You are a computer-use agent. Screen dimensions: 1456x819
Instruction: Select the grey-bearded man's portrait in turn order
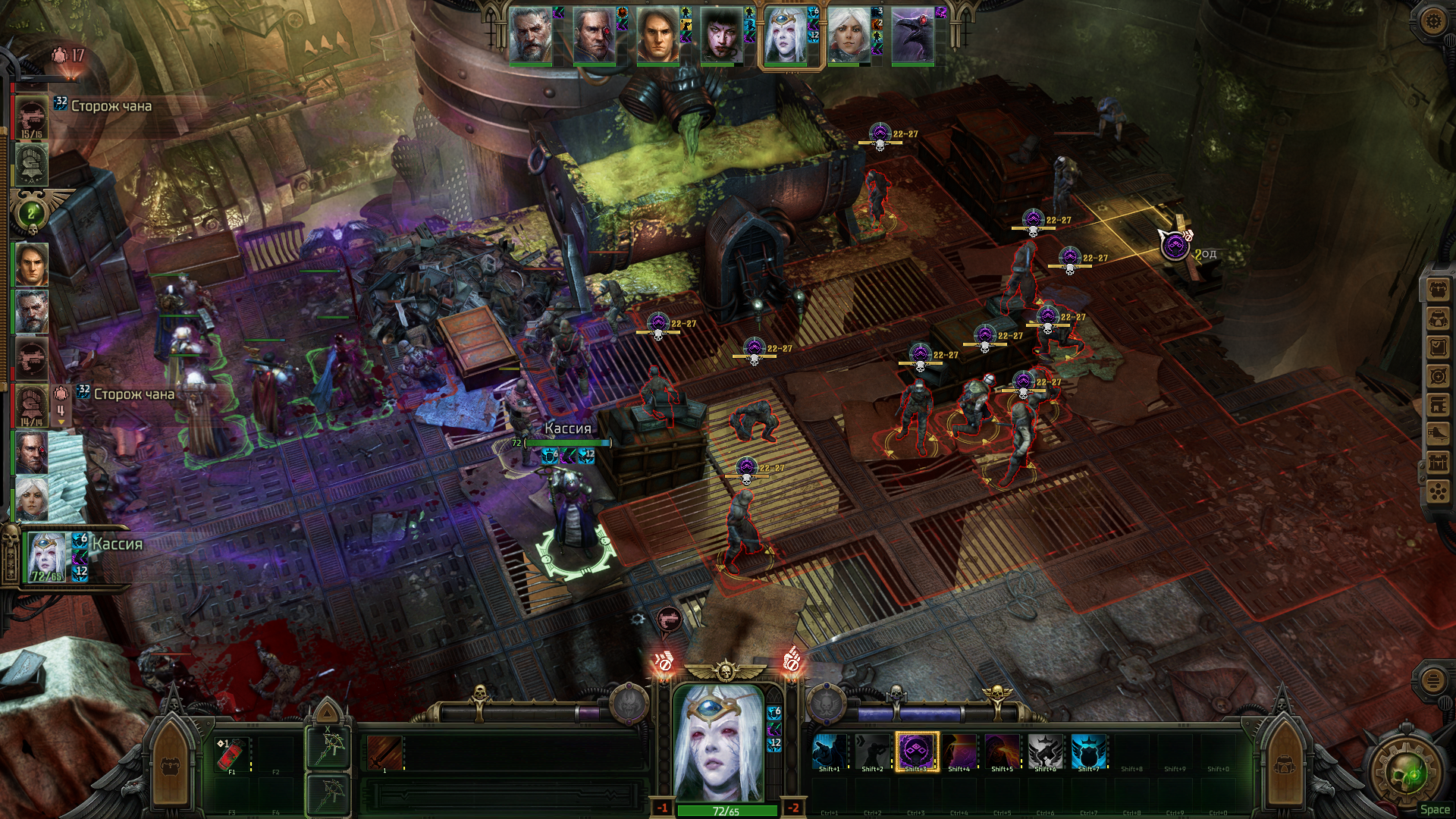(x=530, y=36)
